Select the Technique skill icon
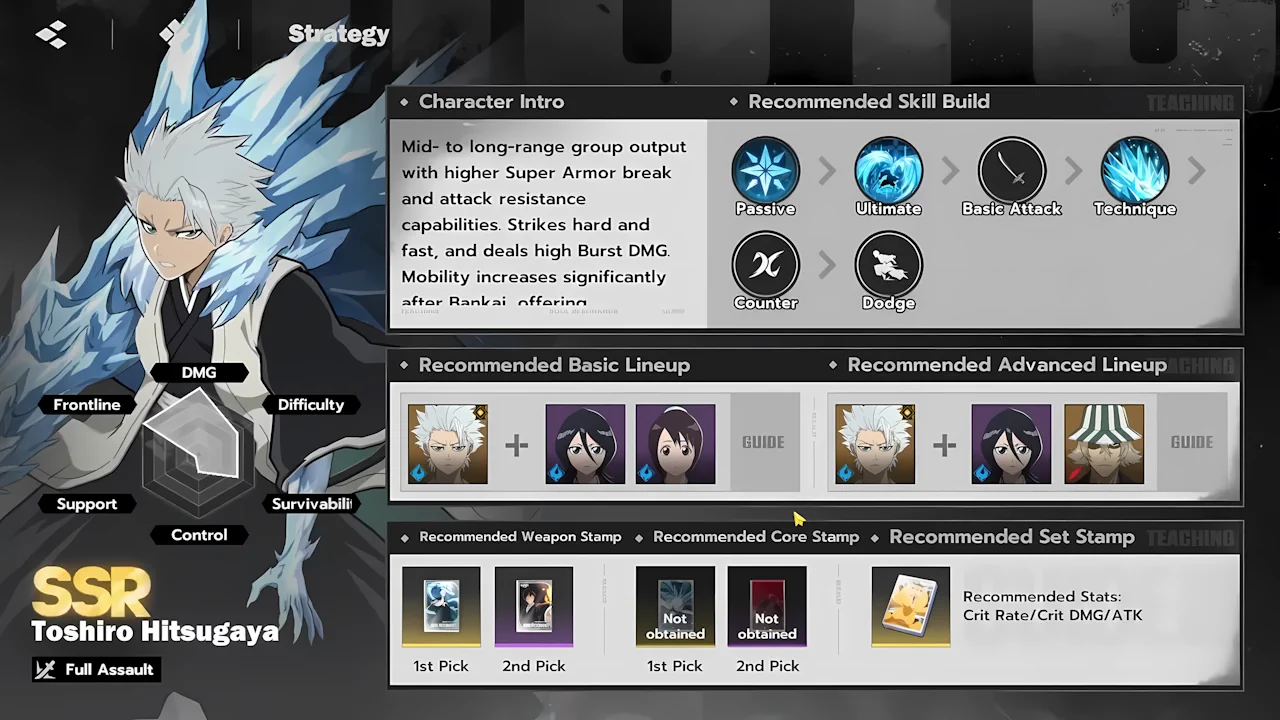Image resolution: width=1280 pixels, height=720 pixels. tap(1135, 170)
